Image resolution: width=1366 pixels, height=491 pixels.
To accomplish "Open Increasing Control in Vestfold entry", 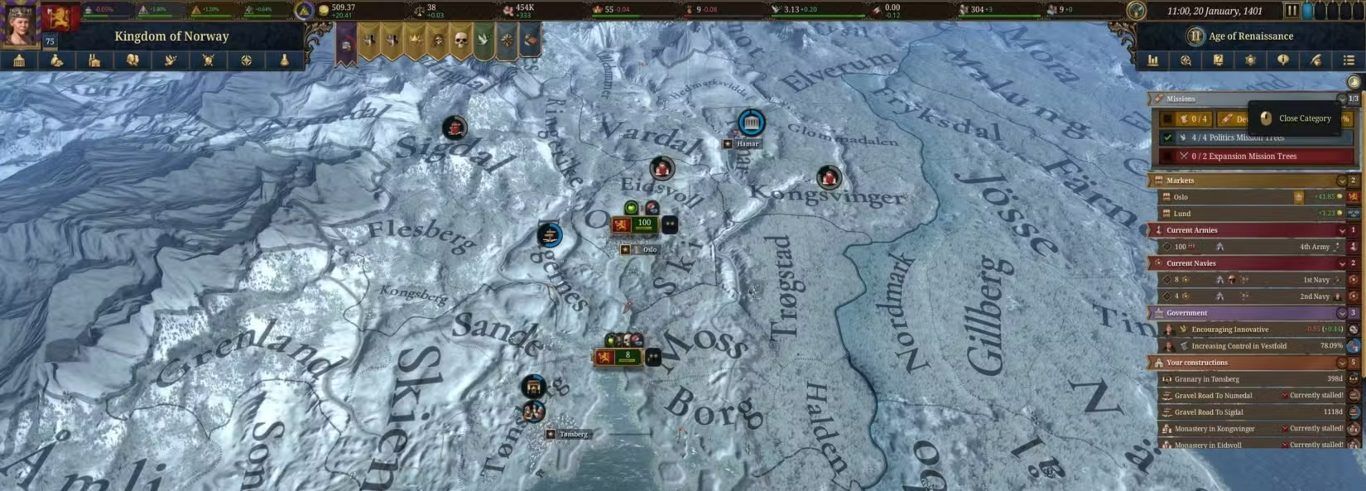I will tap(1244, 346).
